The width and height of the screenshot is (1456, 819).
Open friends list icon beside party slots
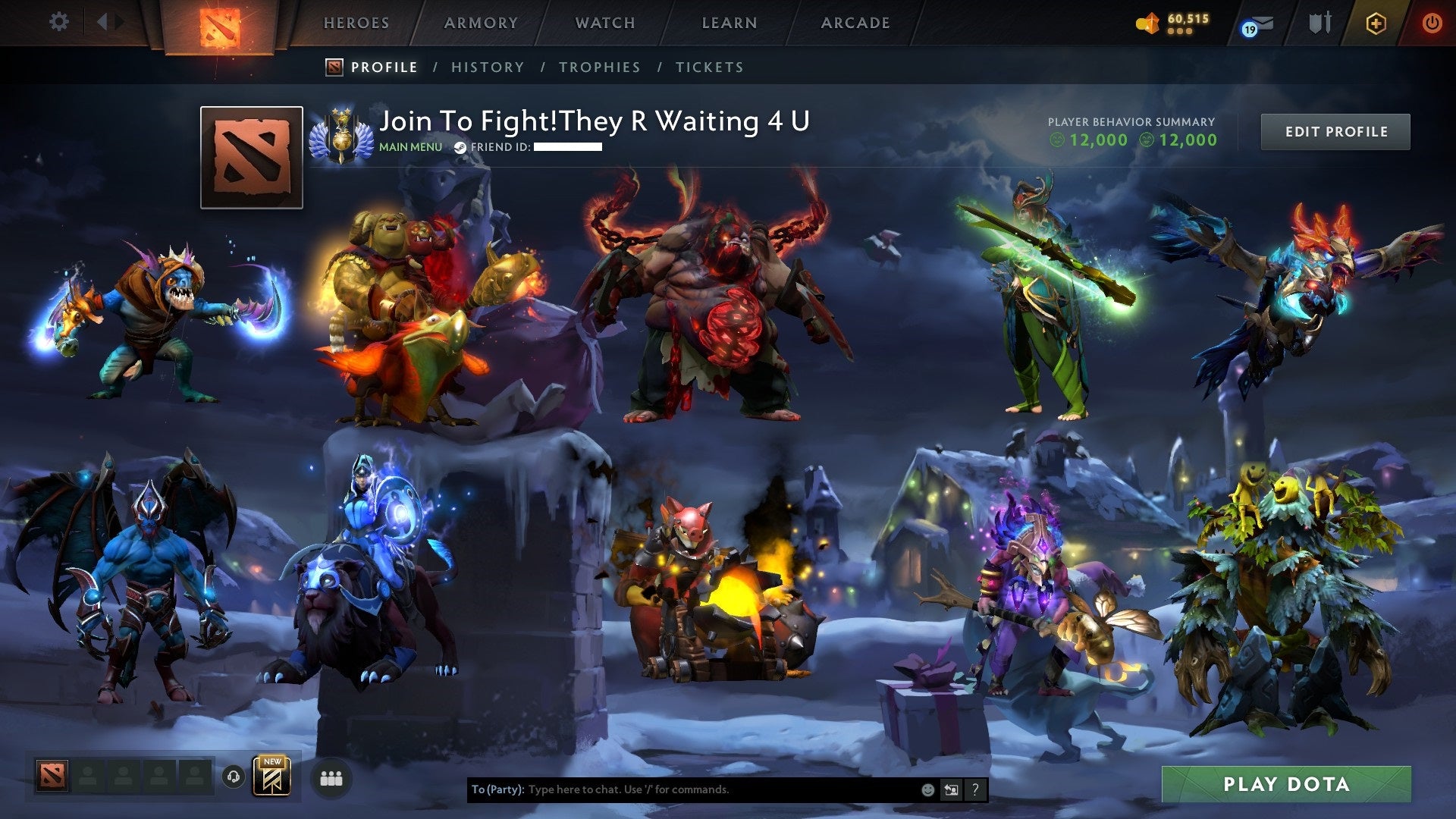click(331, 777)
